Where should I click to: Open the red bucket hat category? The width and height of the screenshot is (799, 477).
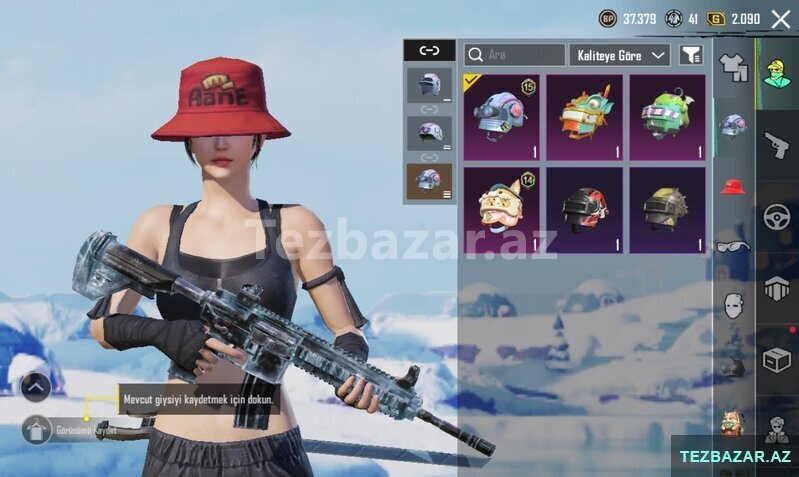tap(733, 186)
